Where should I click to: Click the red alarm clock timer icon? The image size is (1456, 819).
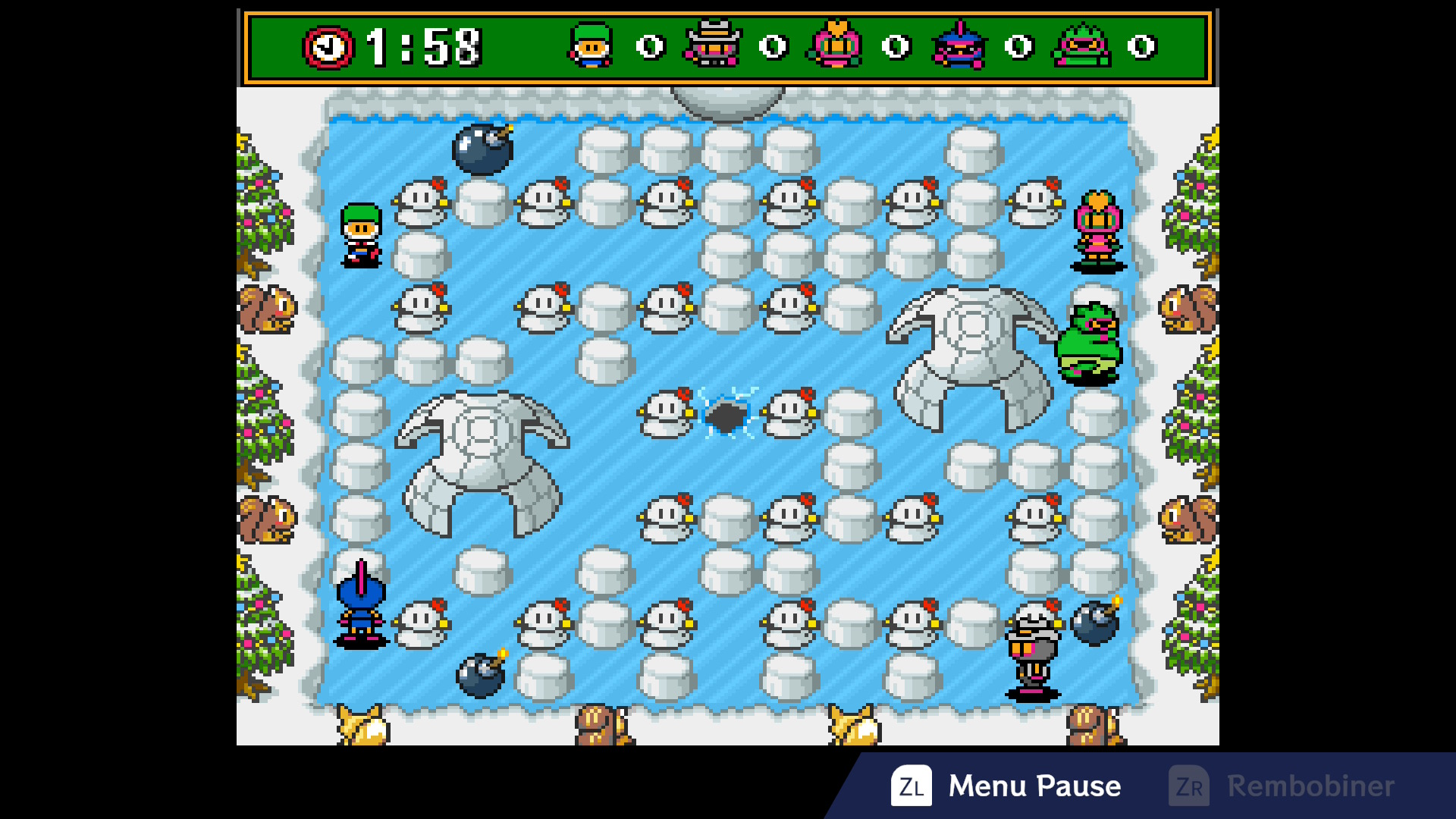[x=328, y=47]
